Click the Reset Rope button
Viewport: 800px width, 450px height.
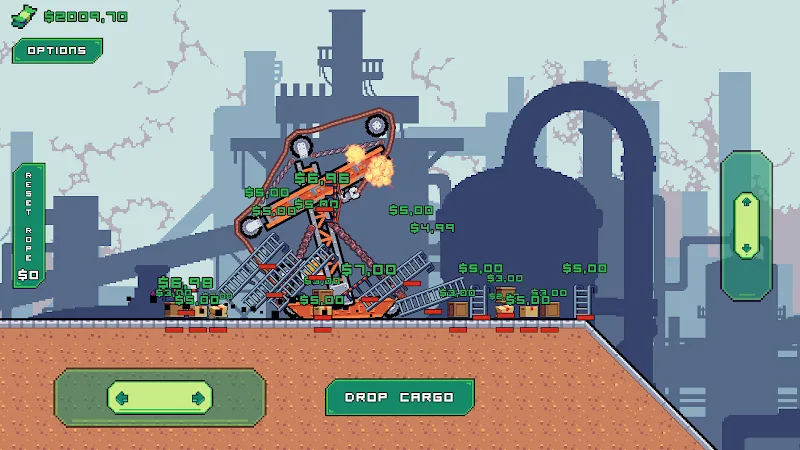[28, 225]
